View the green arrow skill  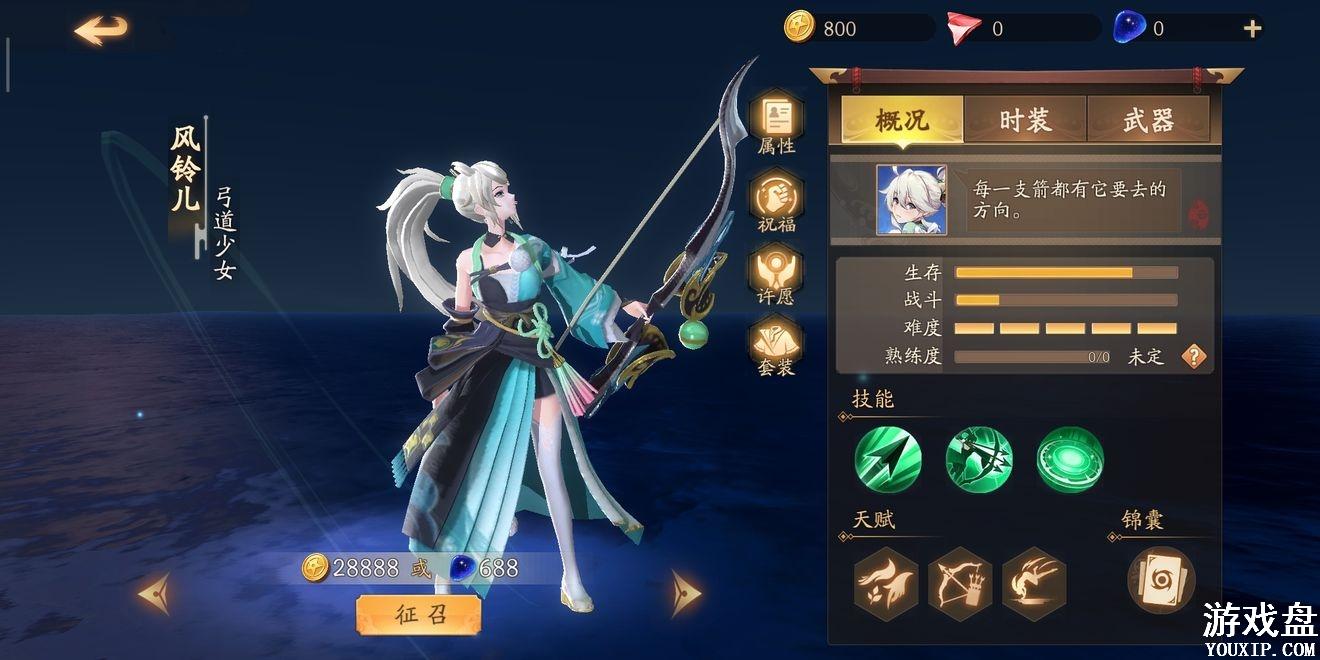(888, 460)
